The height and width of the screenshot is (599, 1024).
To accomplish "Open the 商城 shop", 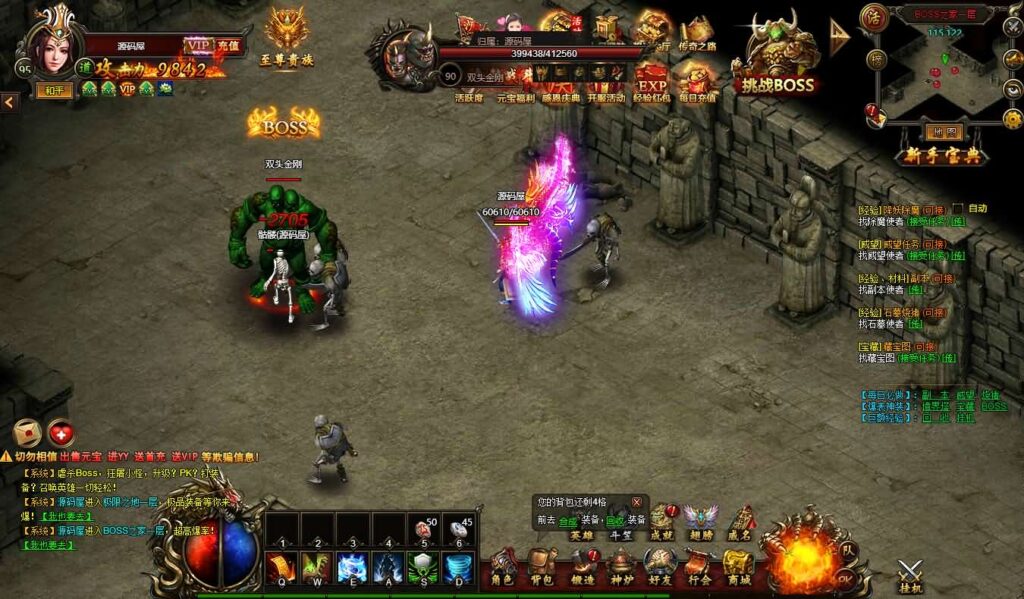I will (x=739, y=566).
